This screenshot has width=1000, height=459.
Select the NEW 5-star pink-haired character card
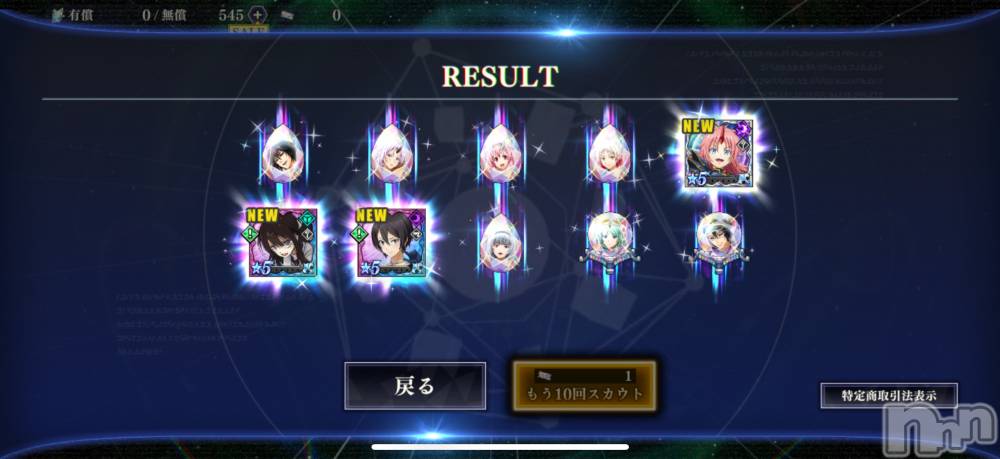[718, 151]
